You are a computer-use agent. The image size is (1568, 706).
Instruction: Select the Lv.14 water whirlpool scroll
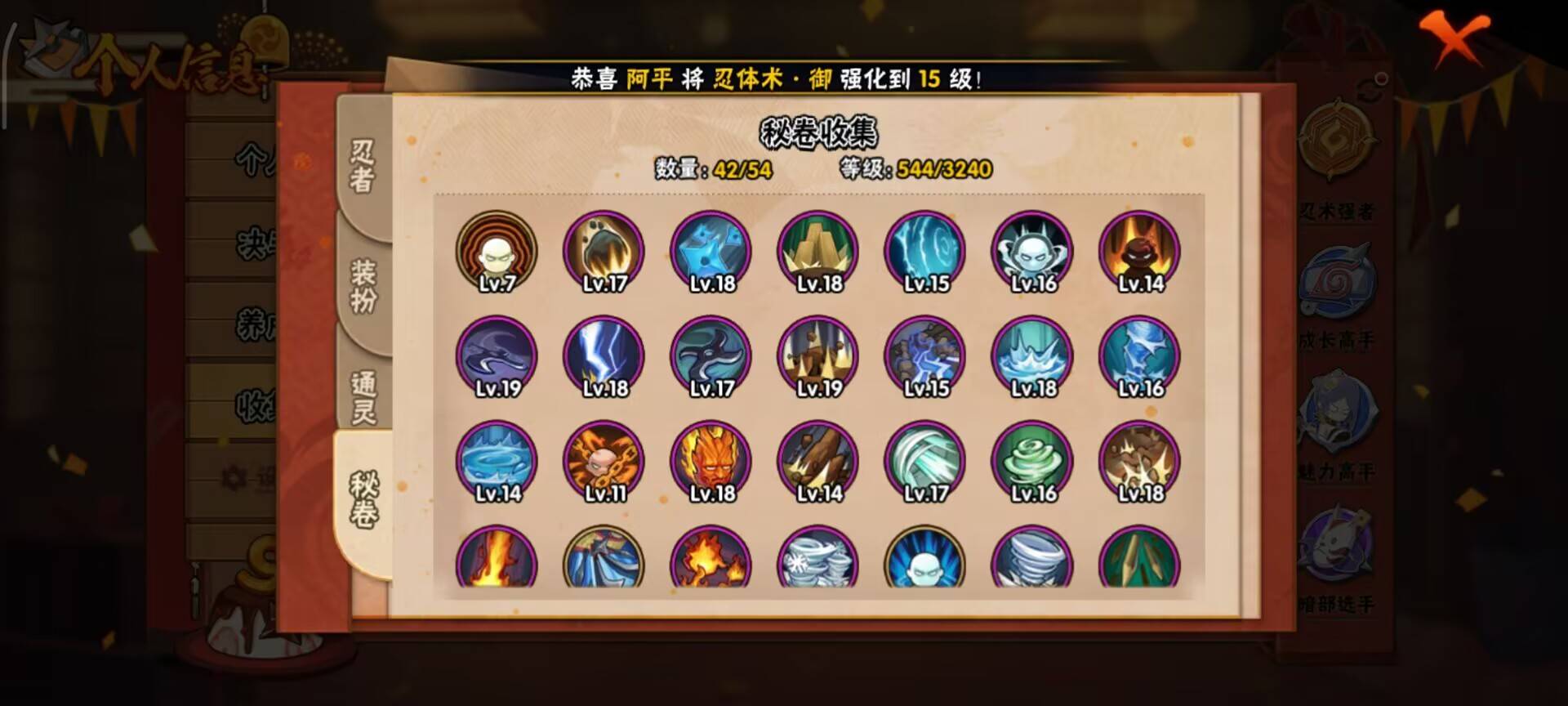[x=497, y=462]
